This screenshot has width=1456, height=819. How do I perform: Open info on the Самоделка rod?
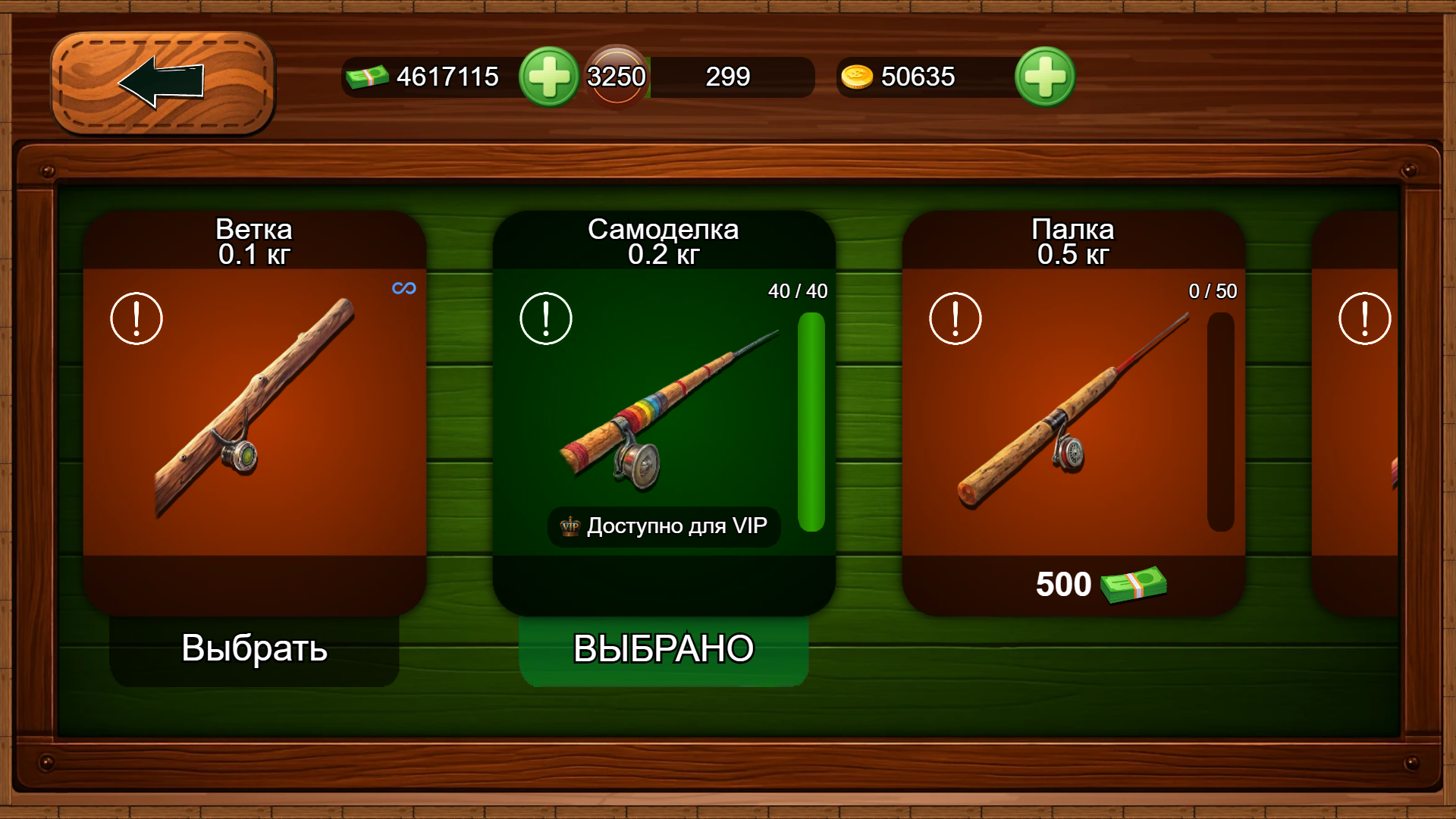(545, 318)
